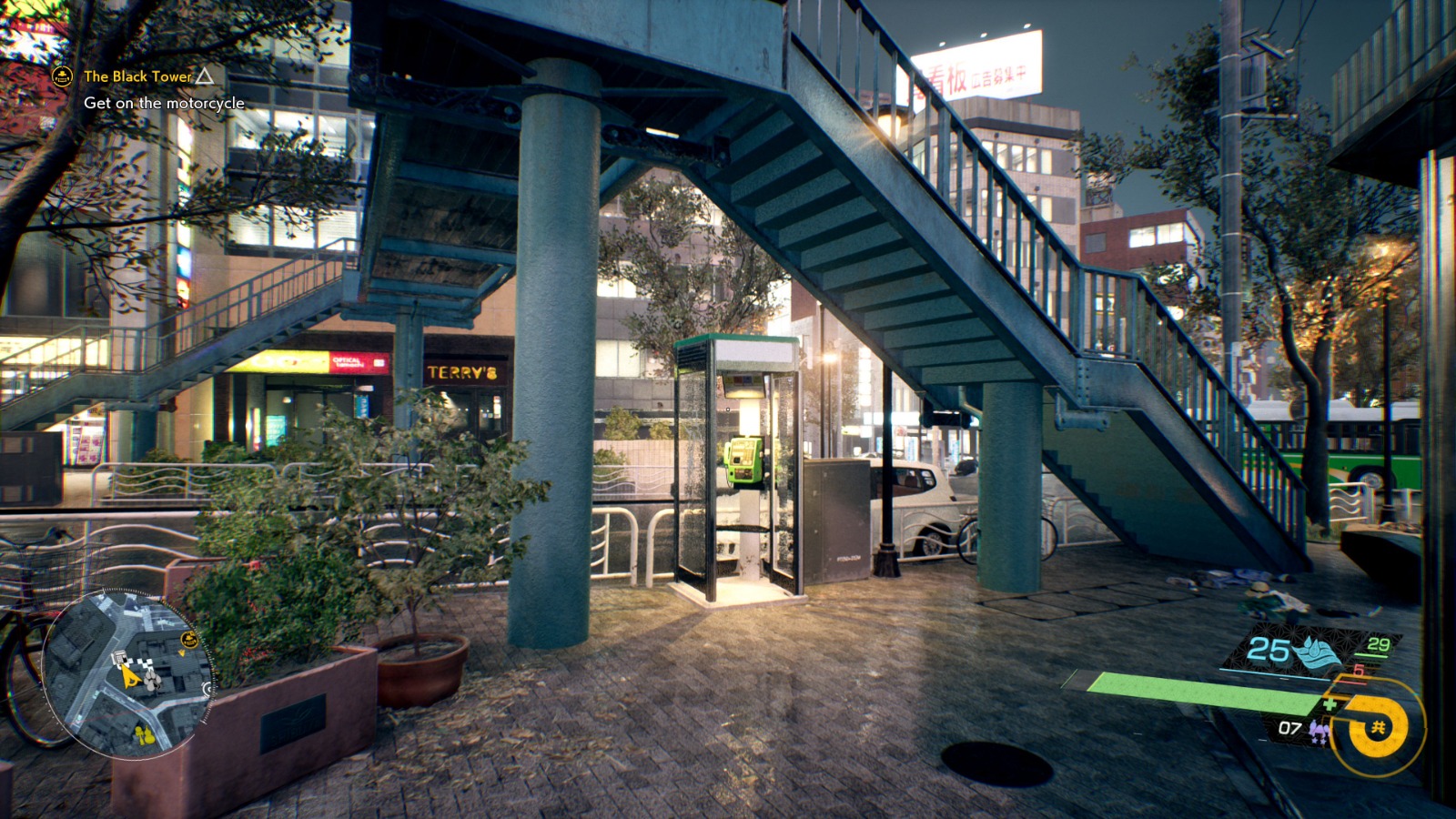Click the red counter showing 5
This screenshot has height=819, width=1456.
tap(1358, 672)
